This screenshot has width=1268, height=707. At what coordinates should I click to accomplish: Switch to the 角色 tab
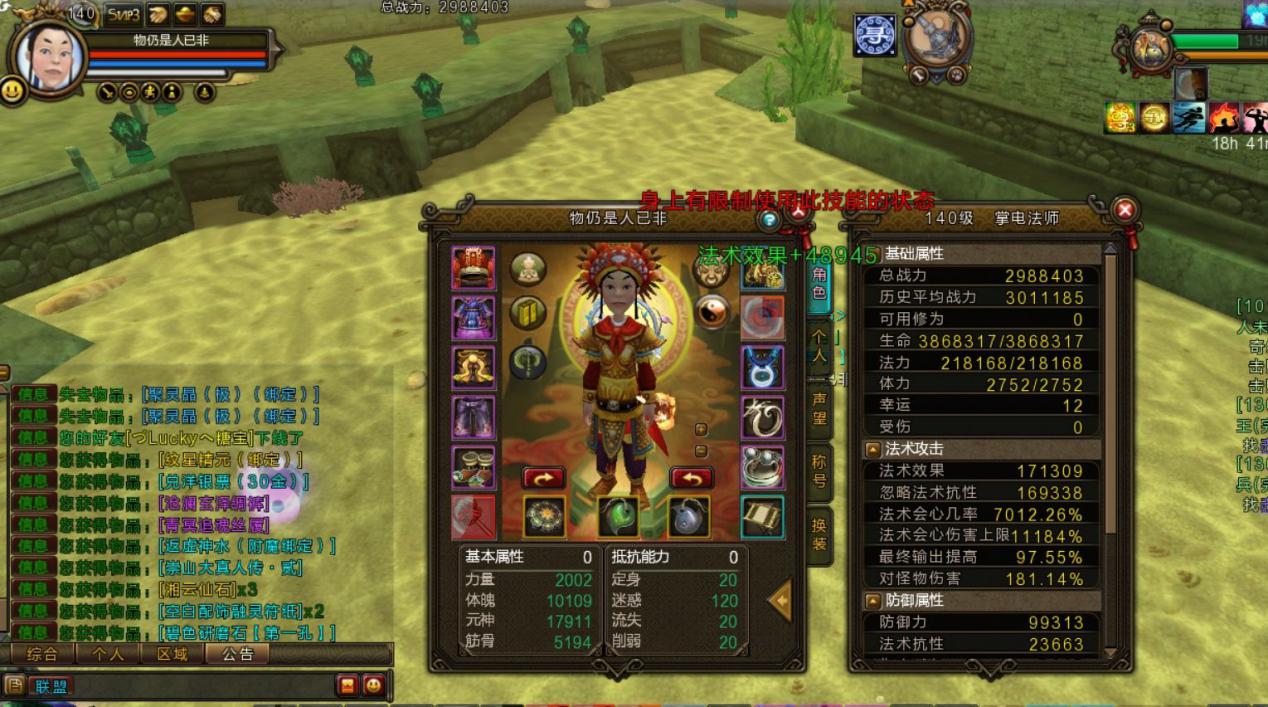point(819,284)
